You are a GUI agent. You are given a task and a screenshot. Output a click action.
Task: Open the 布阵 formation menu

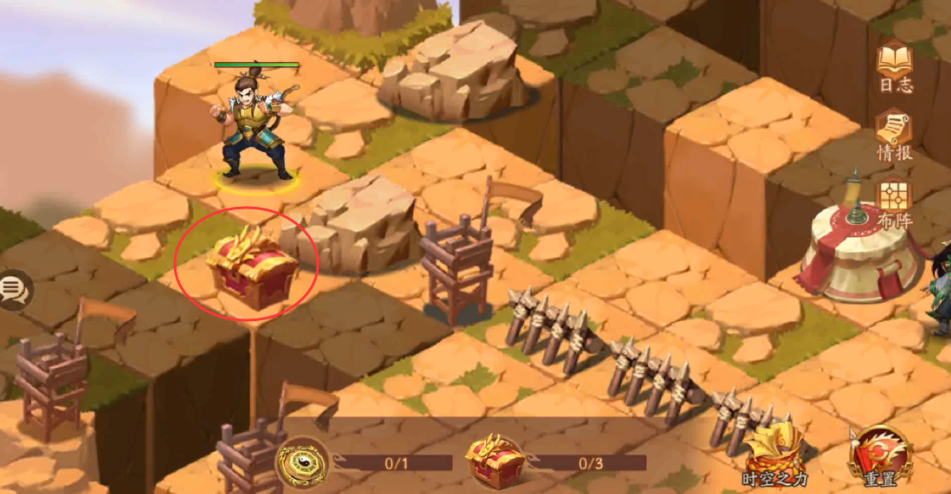pos(894,202)
